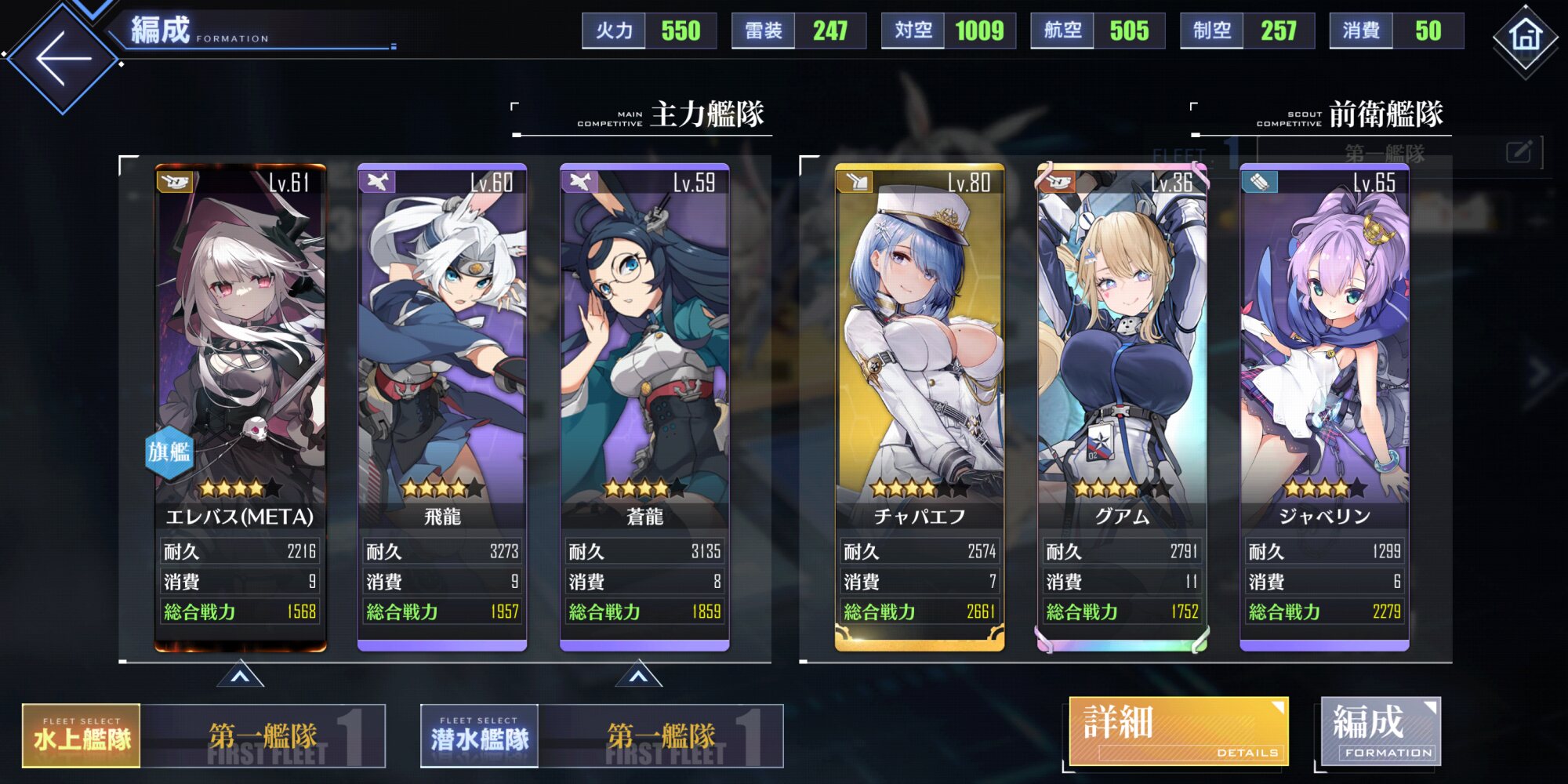Viewport: 1568px width, 784px height.
Task: Switch to the 潜水艦隊 fleet select
Action: point(479,735)
